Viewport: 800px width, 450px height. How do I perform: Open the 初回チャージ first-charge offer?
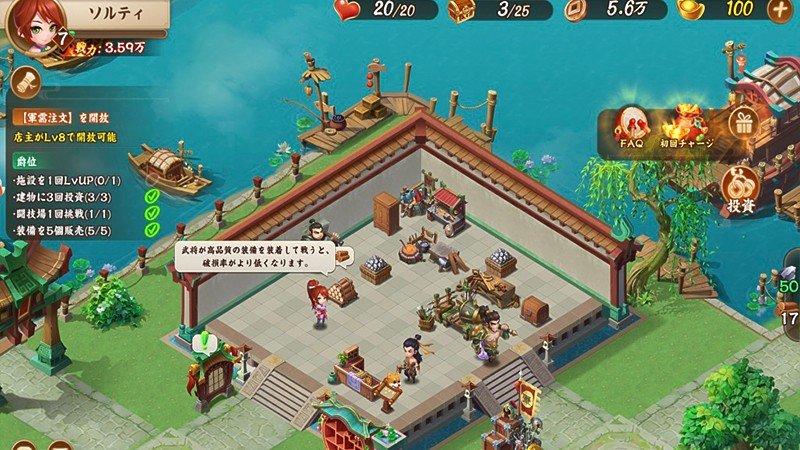[x=687, y=127]
